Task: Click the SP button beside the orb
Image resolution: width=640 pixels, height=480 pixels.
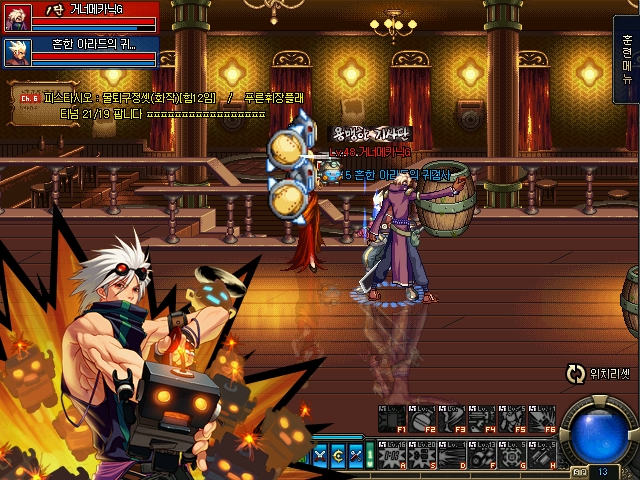Action: pyautogui.click(x=580, y=470)
